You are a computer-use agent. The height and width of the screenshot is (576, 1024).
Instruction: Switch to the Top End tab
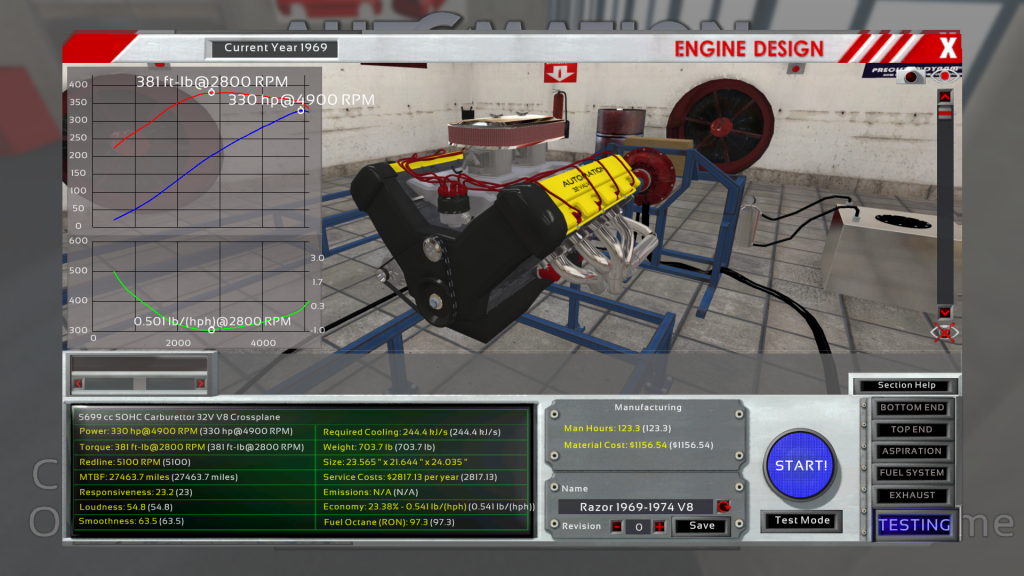click(911, 430)
